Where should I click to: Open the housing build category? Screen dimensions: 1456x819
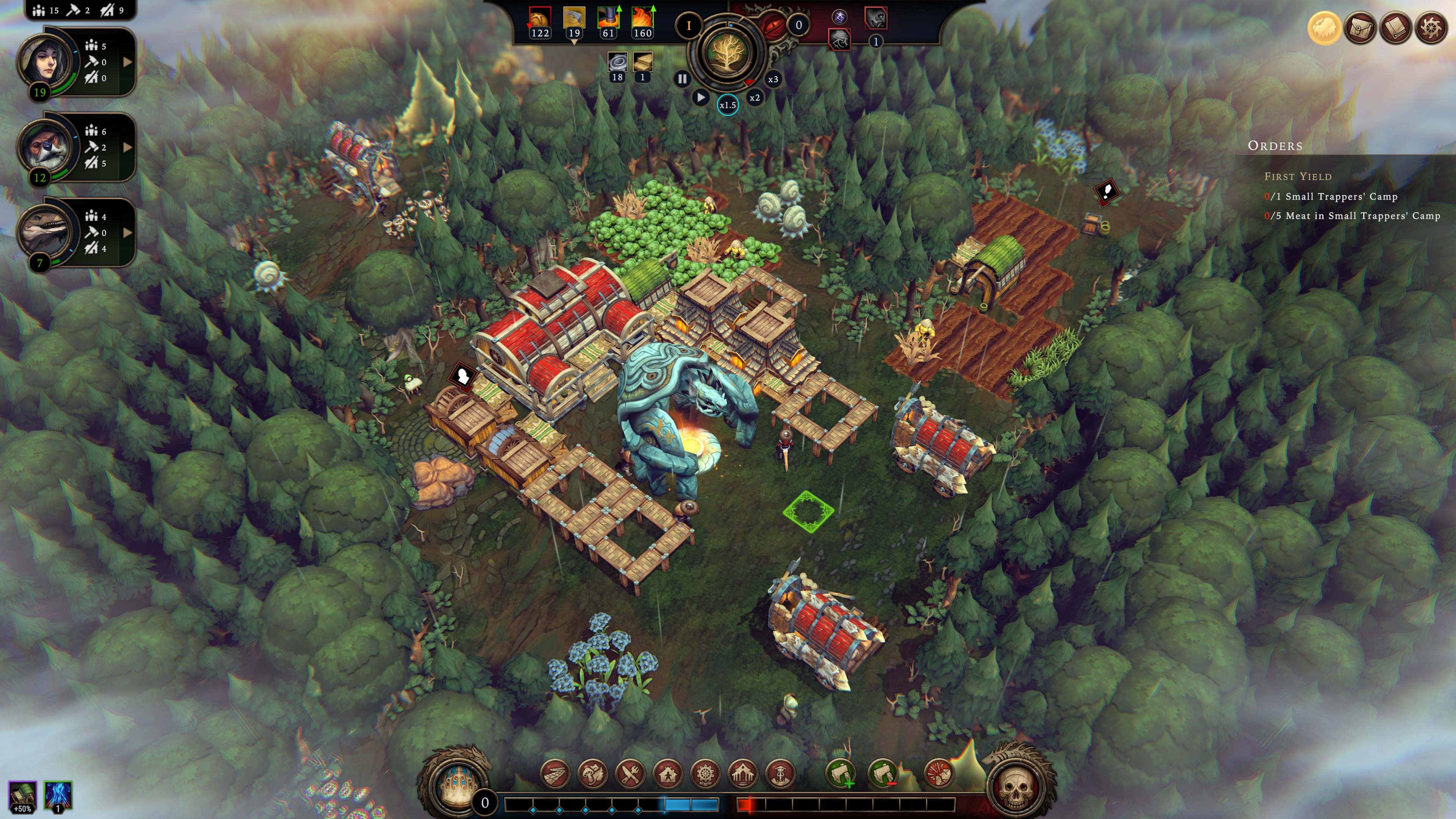[668, 774]
